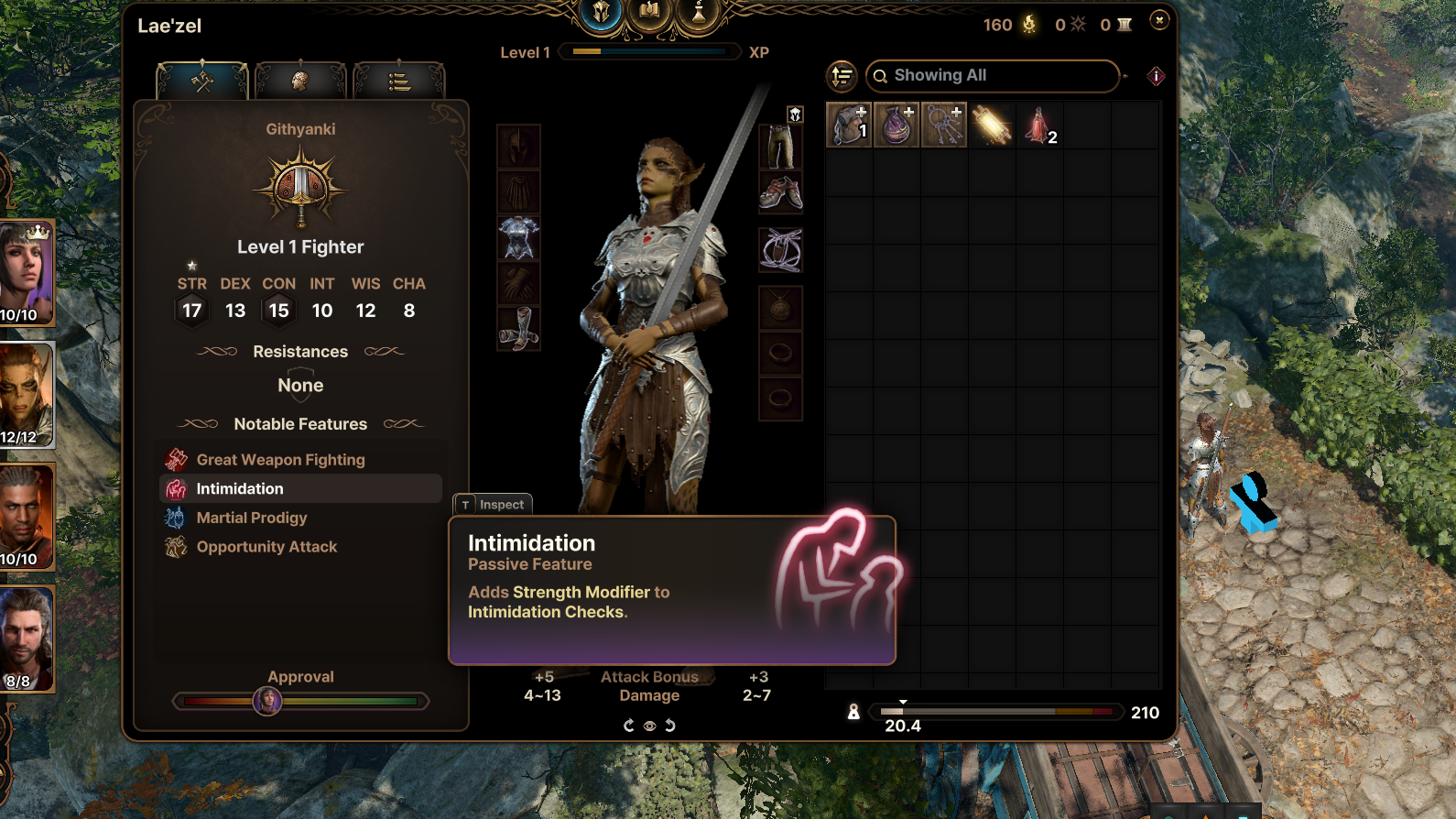Select the purple pouch inventory item
Screen dimensions: 1456x819
[x=896, y=125]
